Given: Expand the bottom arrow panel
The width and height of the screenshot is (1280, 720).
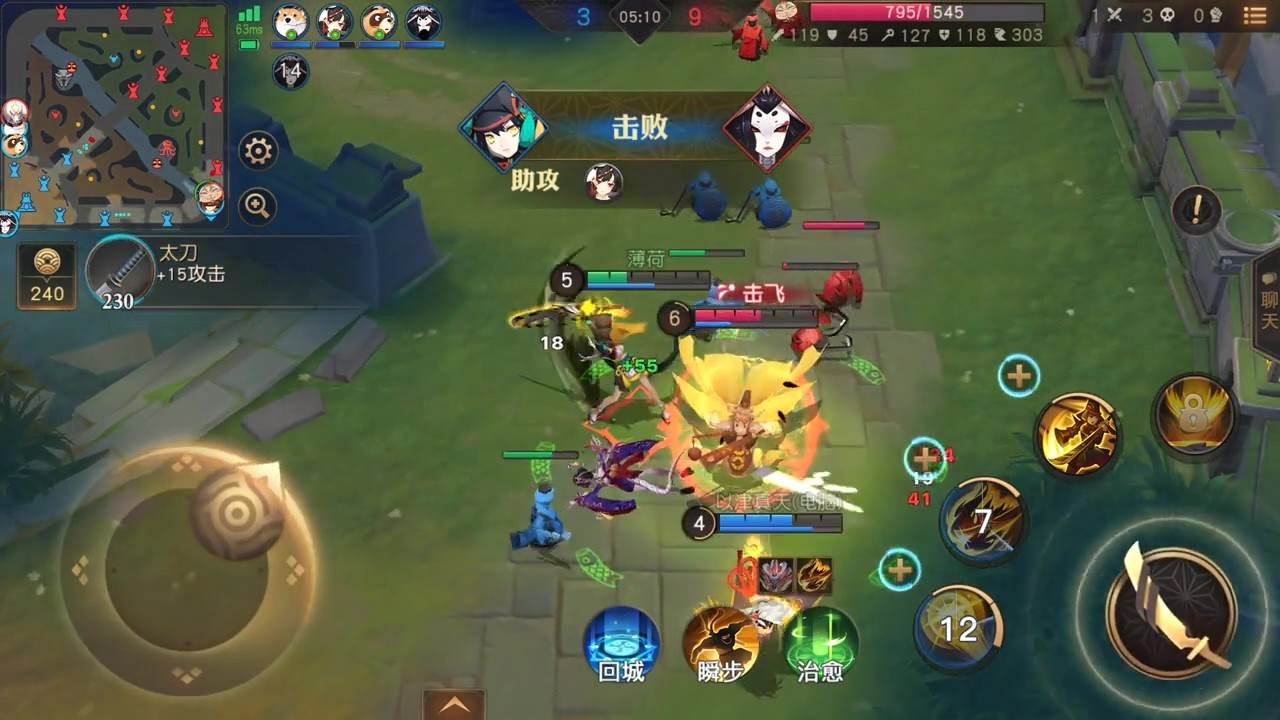Looking at the screenshot, I should pyautogui.click(x=453, y=705).
